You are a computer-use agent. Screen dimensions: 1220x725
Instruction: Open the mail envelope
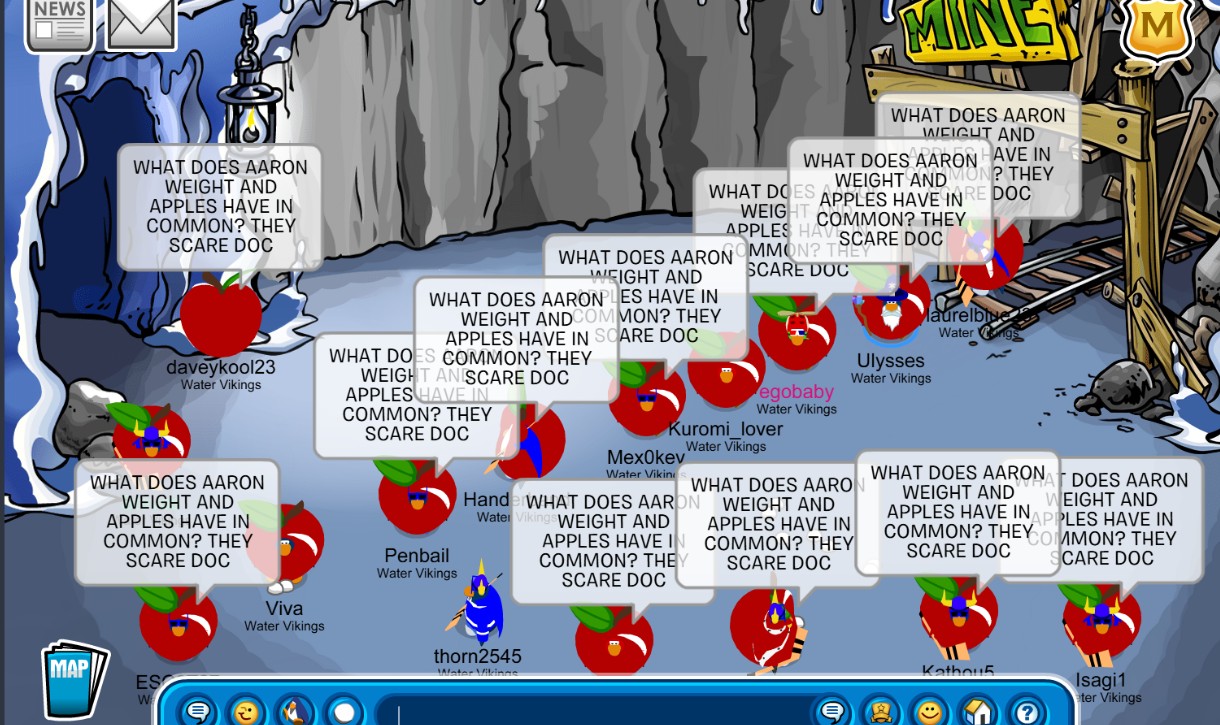141,22
